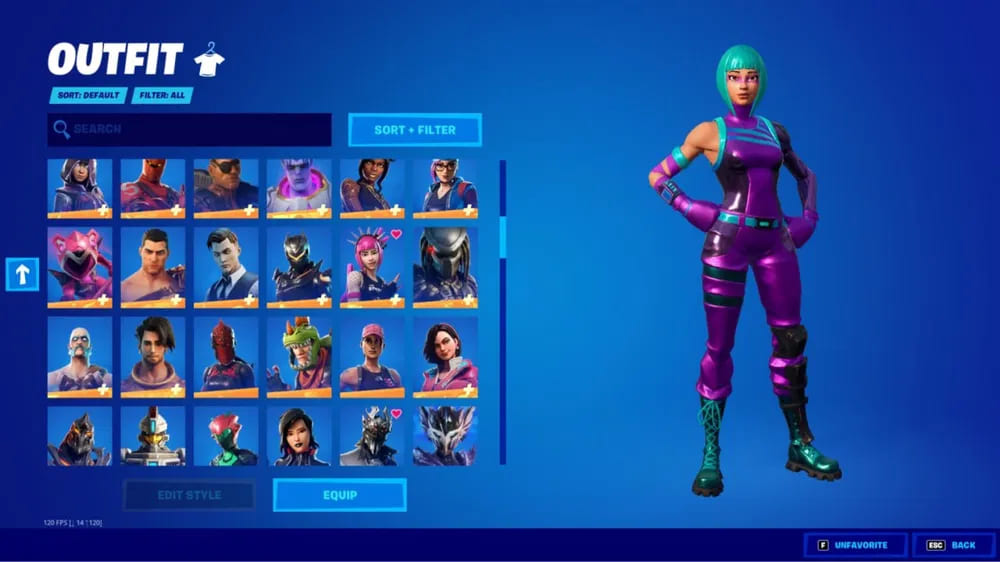Go back with the Back button
The image size is (1000, 562).
(953, 545)
